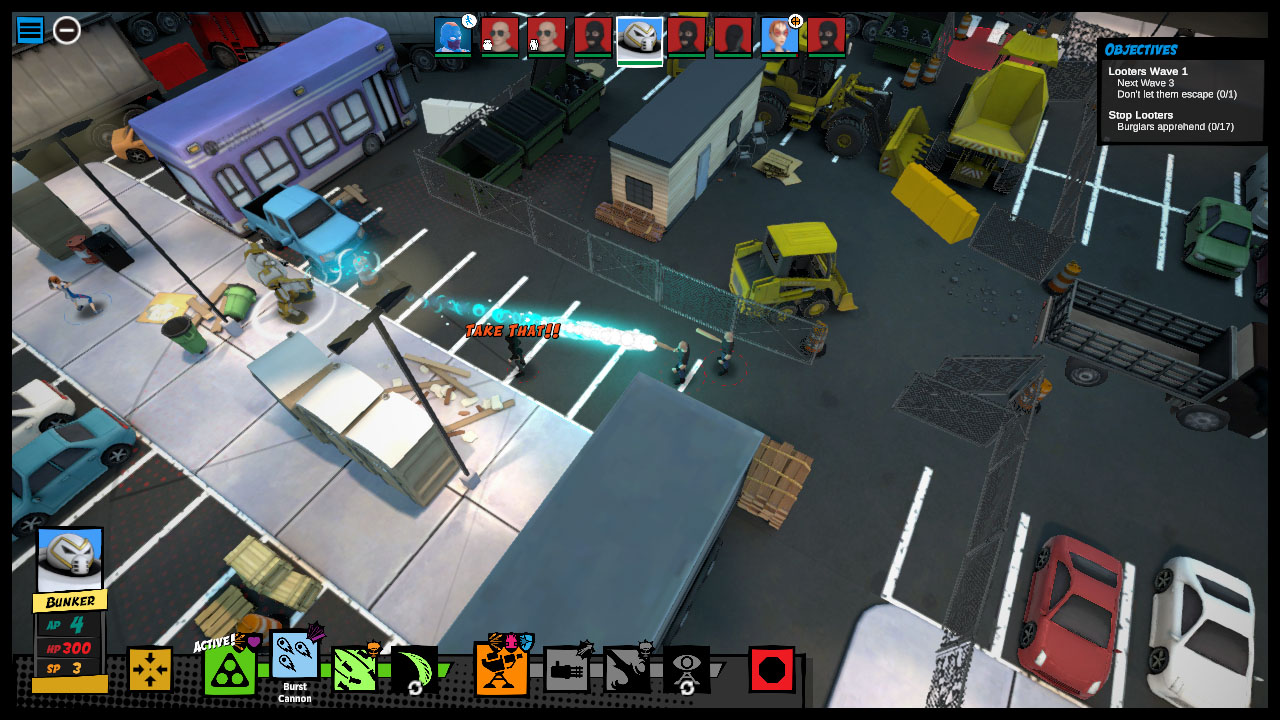Screen dimensions: 1280x720
Task: Toggle the ability with the purple heart badge
Action: point(256,641)
